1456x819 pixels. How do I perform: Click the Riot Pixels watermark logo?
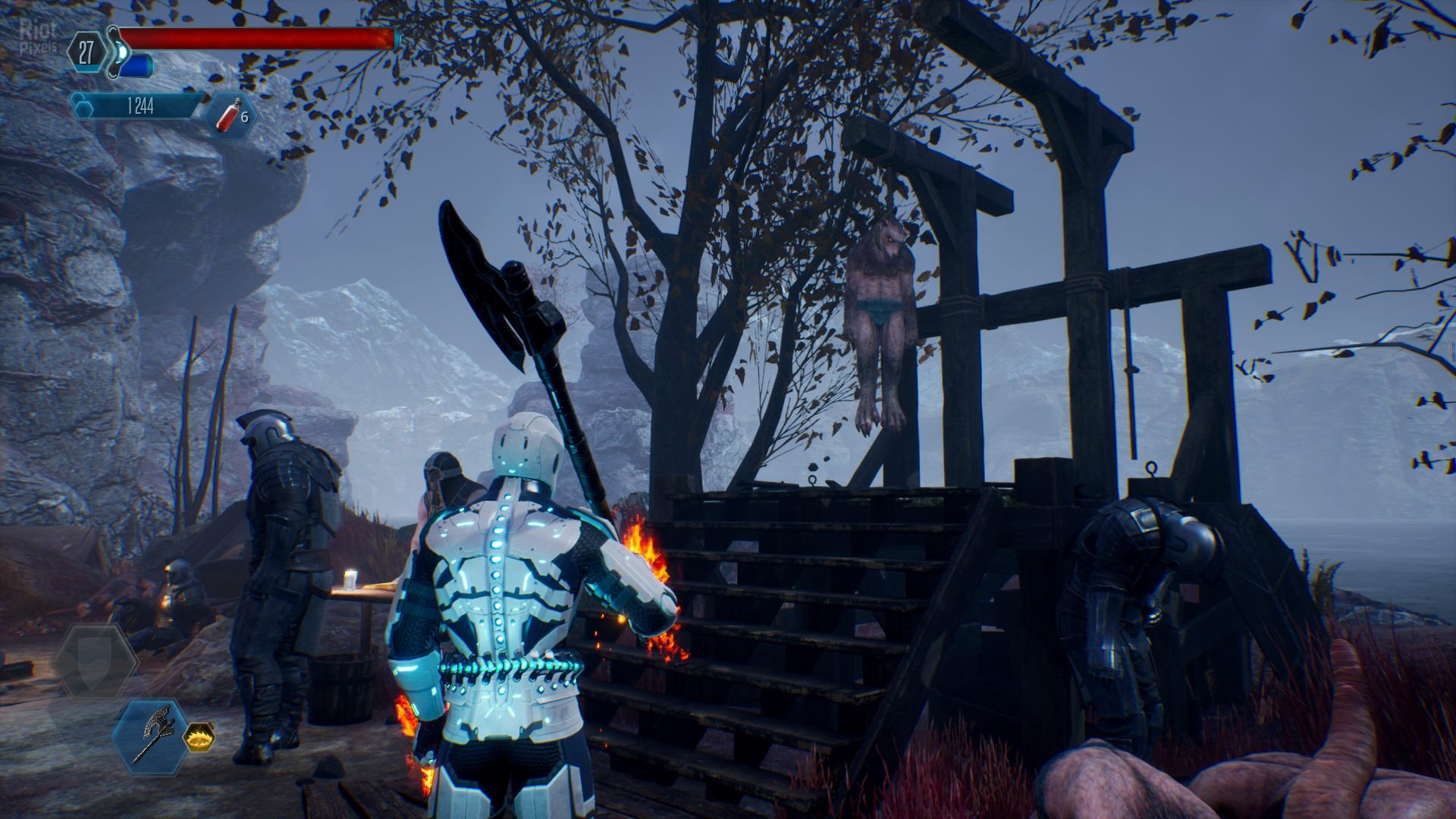(37, 36)
